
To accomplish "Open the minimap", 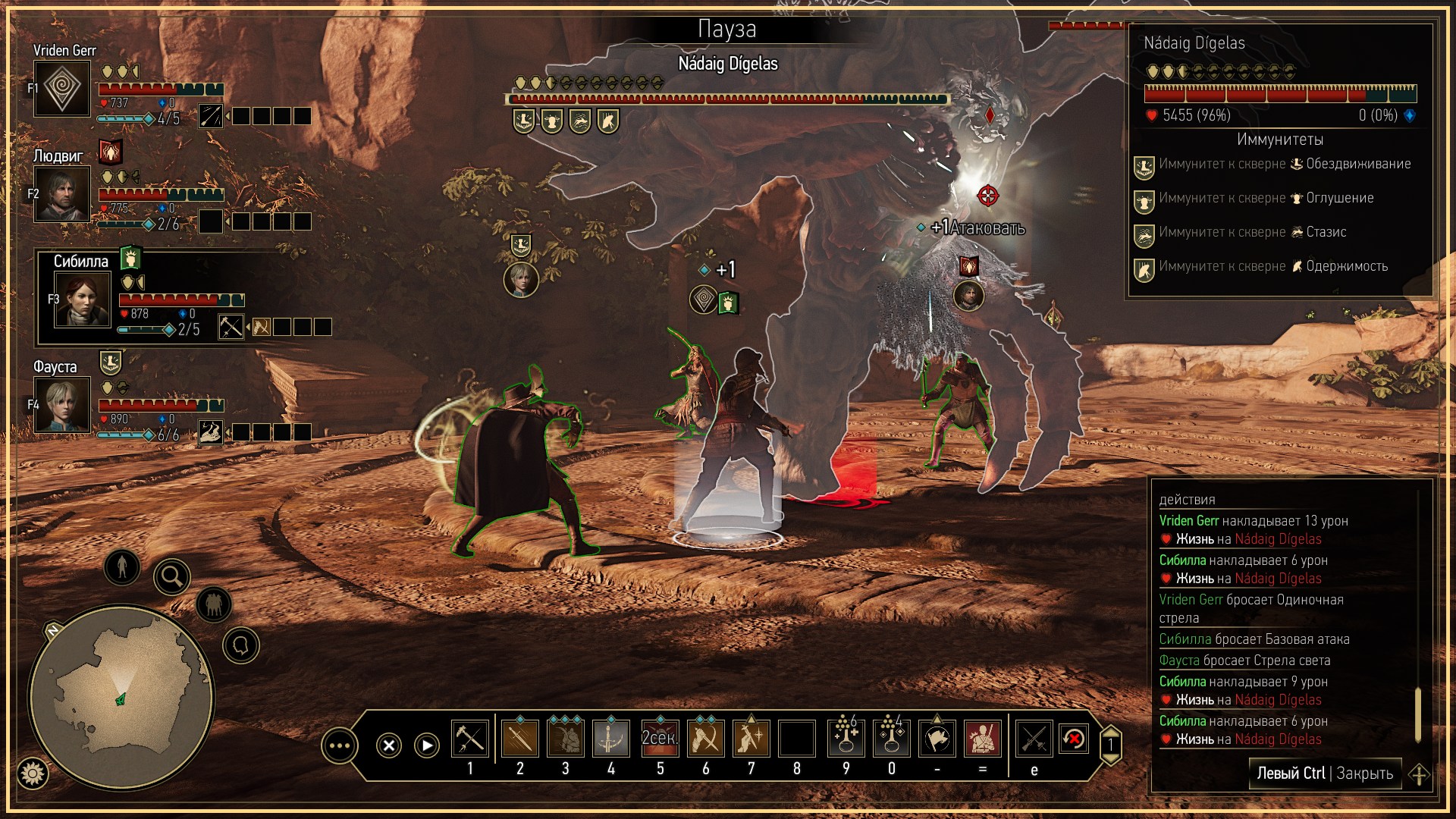I will 121,696.
